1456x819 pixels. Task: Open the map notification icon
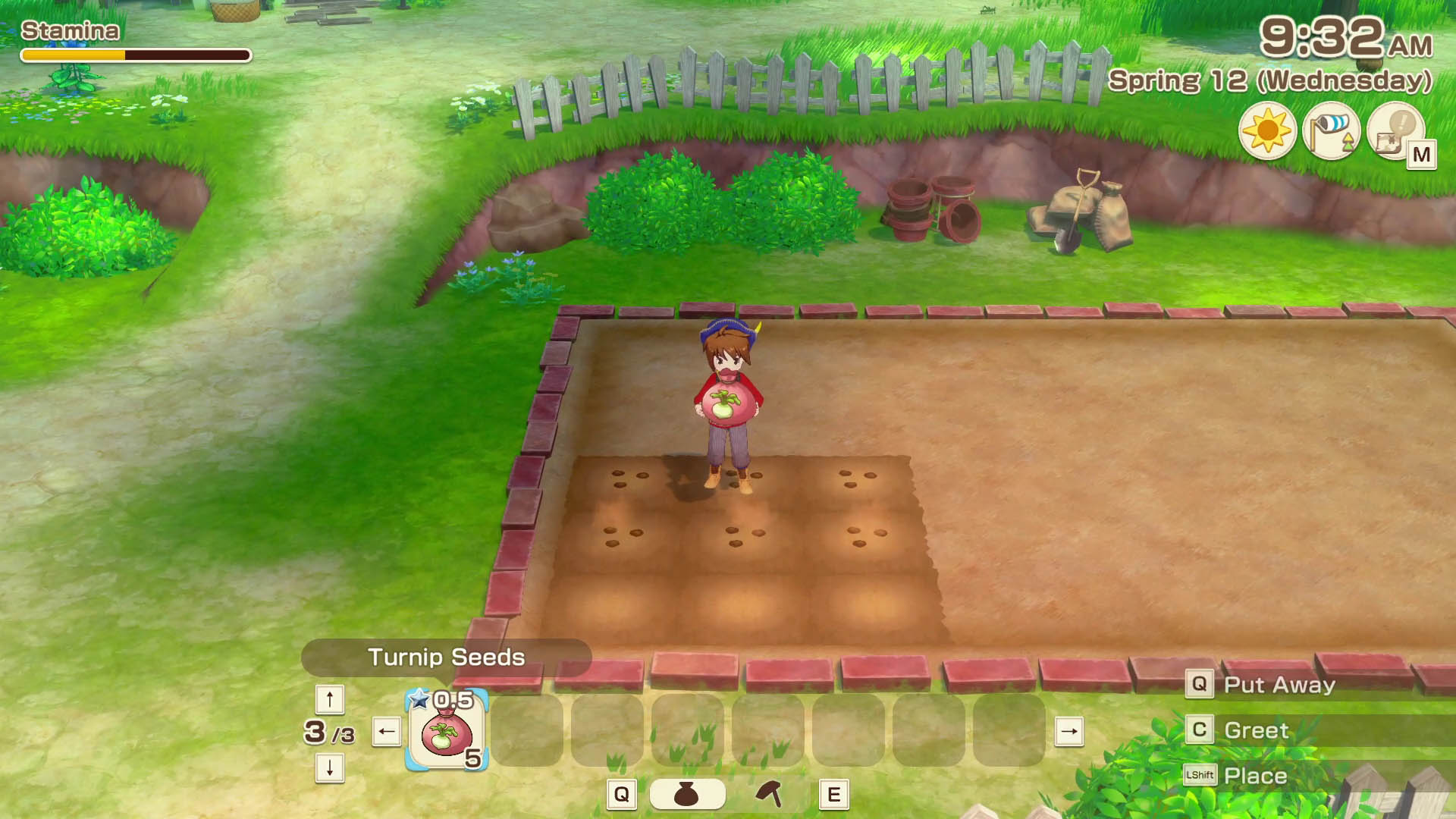[x=1396, y=131]
